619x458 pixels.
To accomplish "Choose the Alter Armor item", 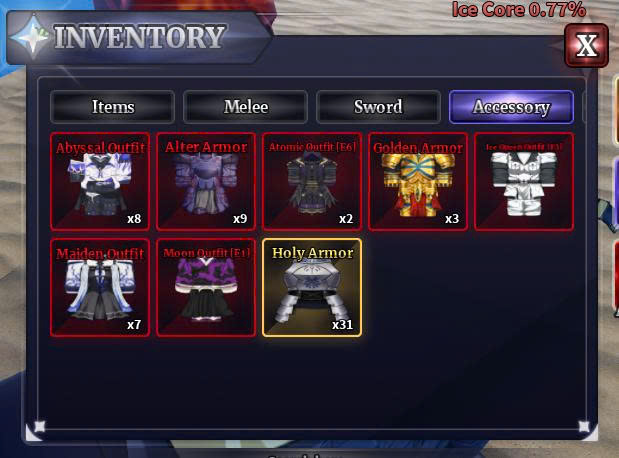I will coord(206,182).
